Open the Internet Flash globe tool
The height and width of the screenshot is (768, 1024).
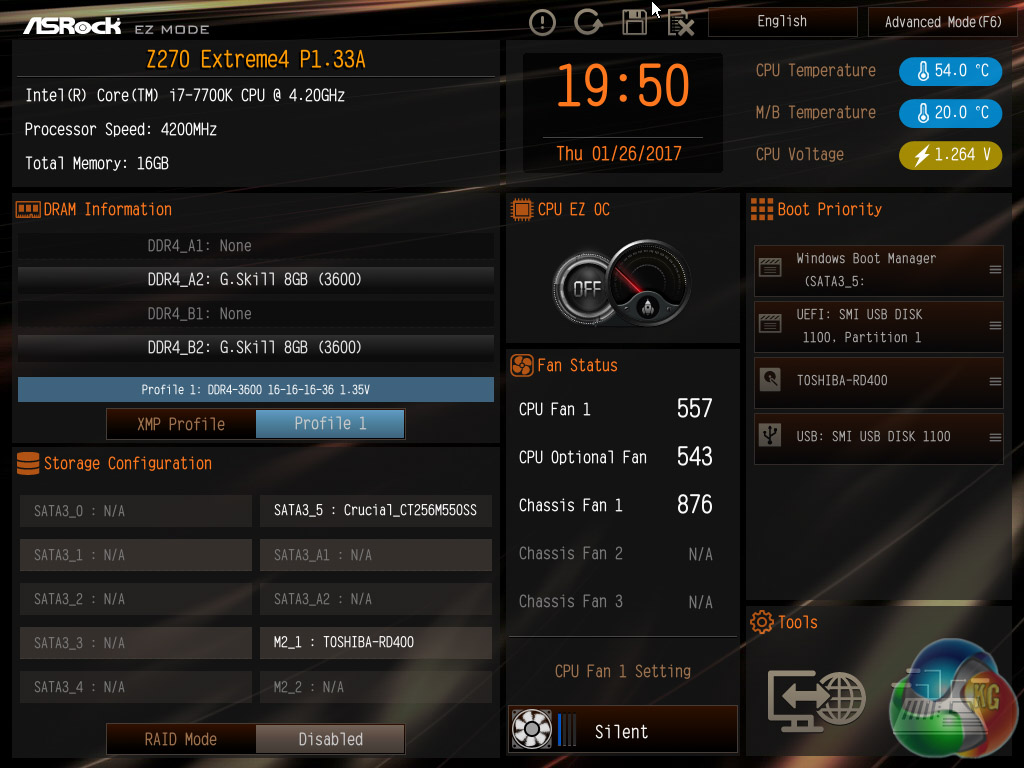coord(816,697)
